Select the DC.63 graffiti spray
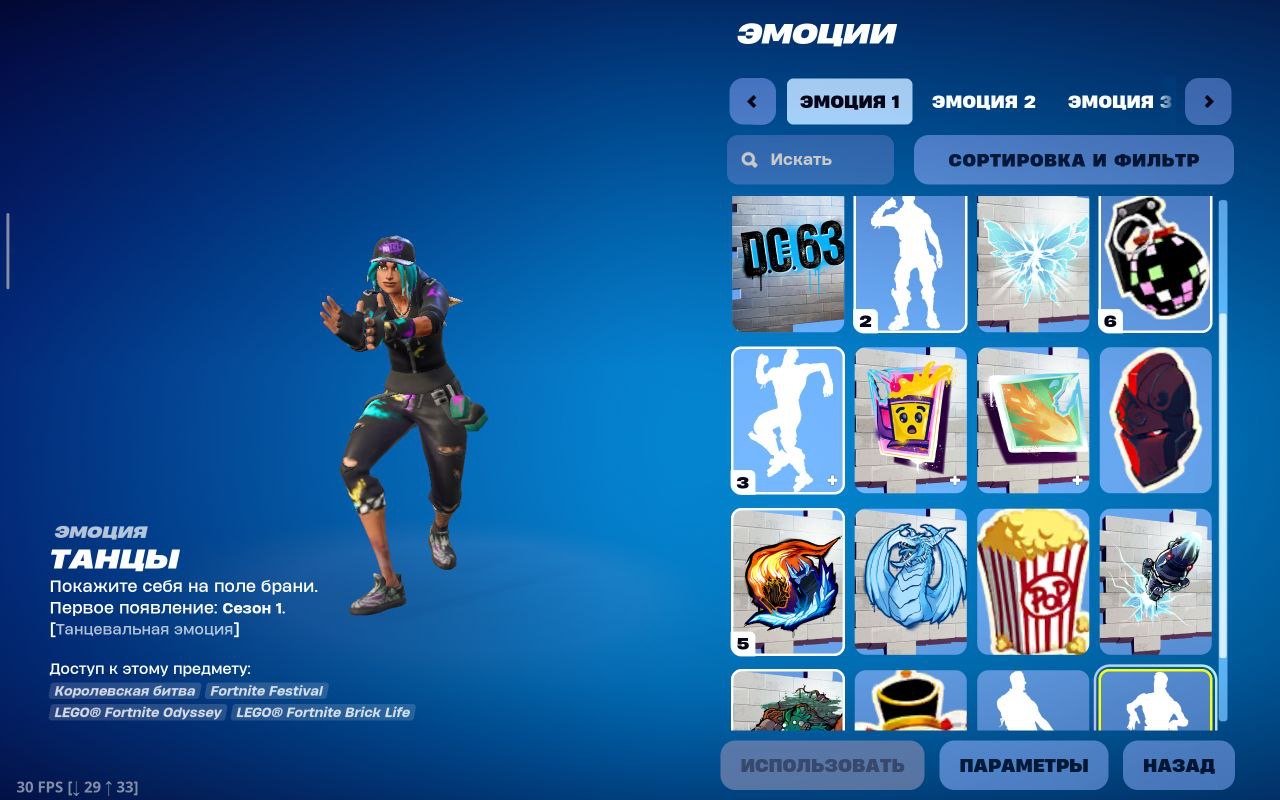This screenshot has width=1280, height=800. (x=787, y=262)
